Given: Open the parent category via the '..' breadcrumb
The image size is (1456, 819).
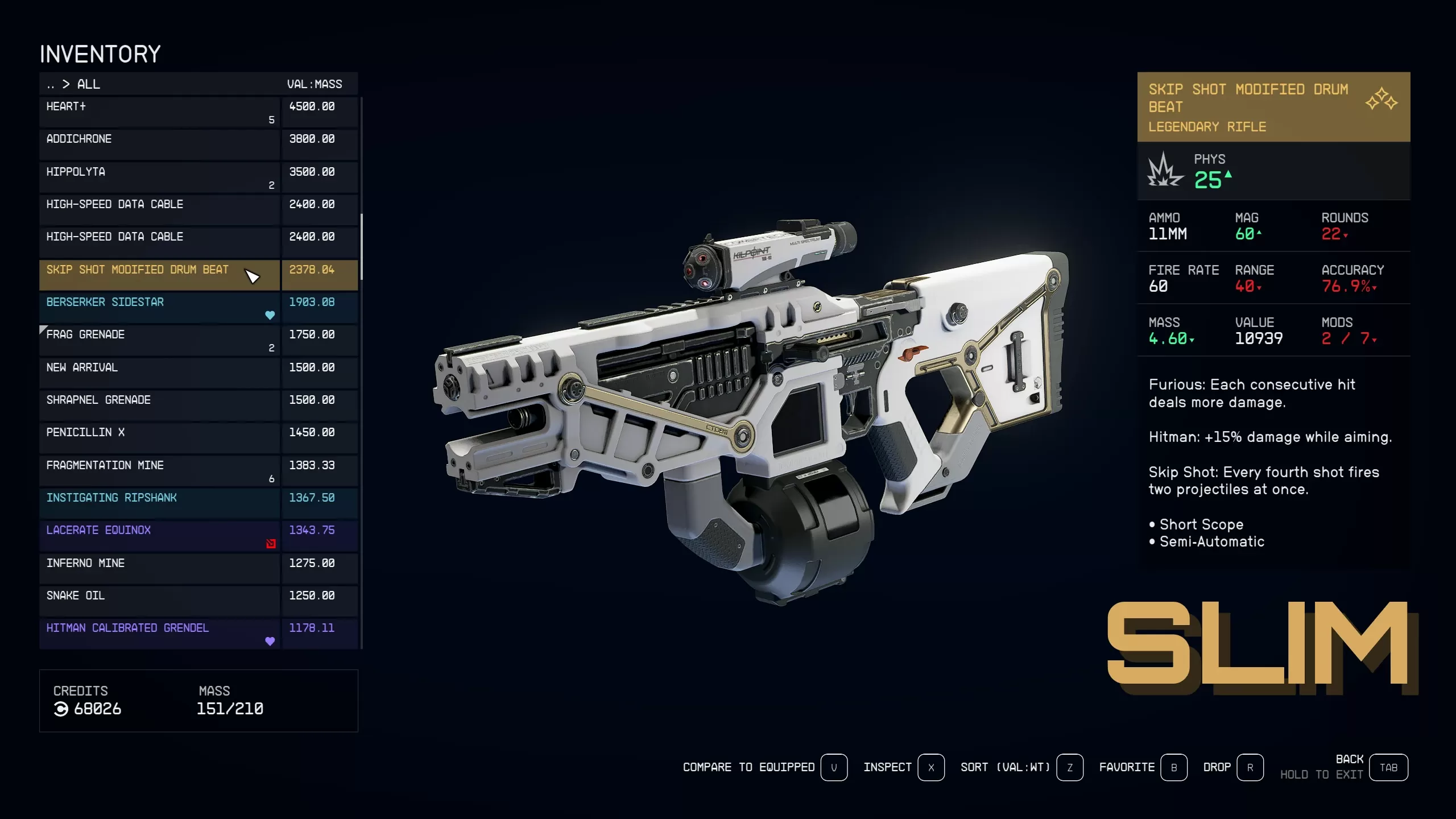Looking at the screenshot, I should click(49, 84).
